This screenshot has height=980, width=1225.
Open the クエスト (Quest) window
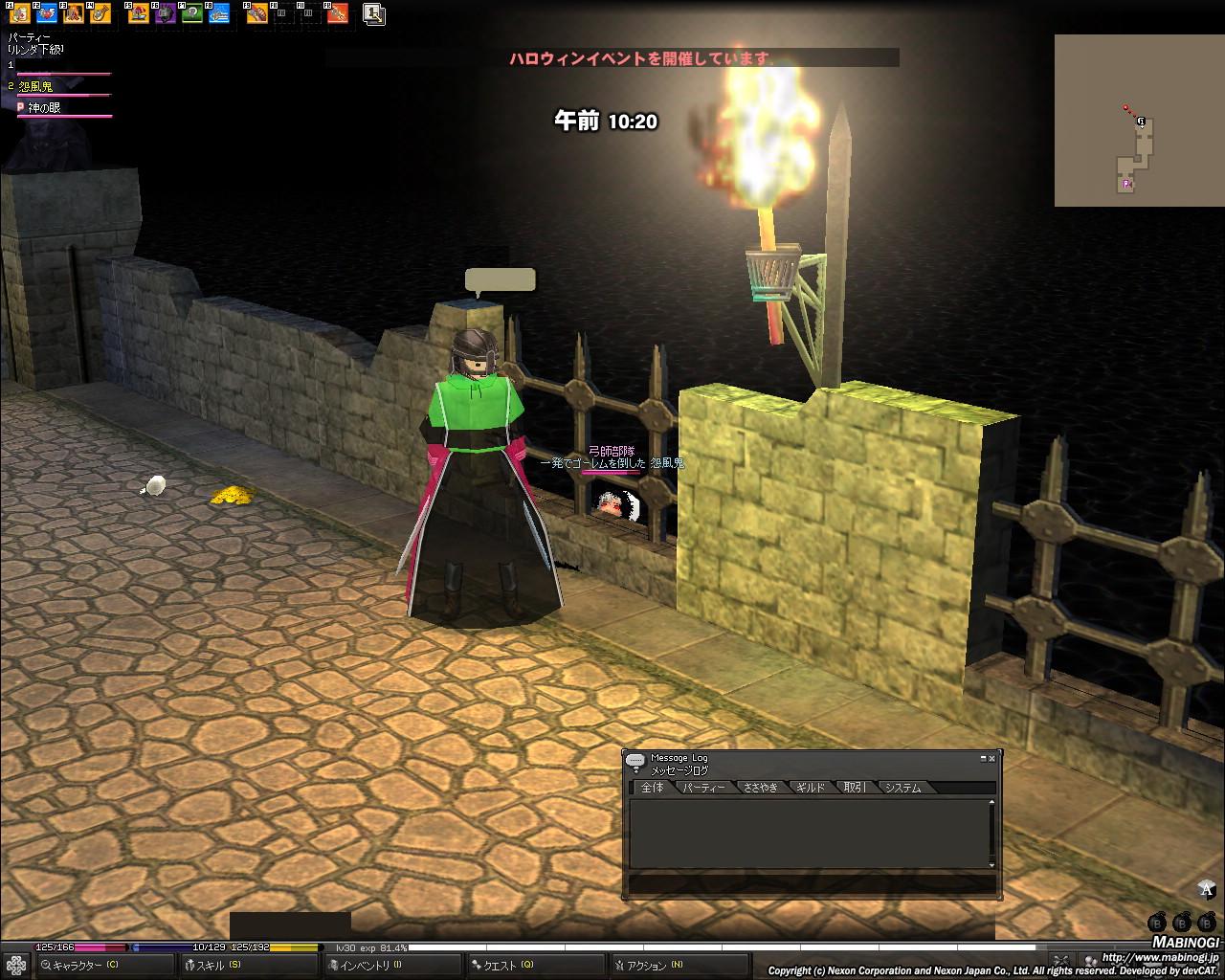point(507,966)
